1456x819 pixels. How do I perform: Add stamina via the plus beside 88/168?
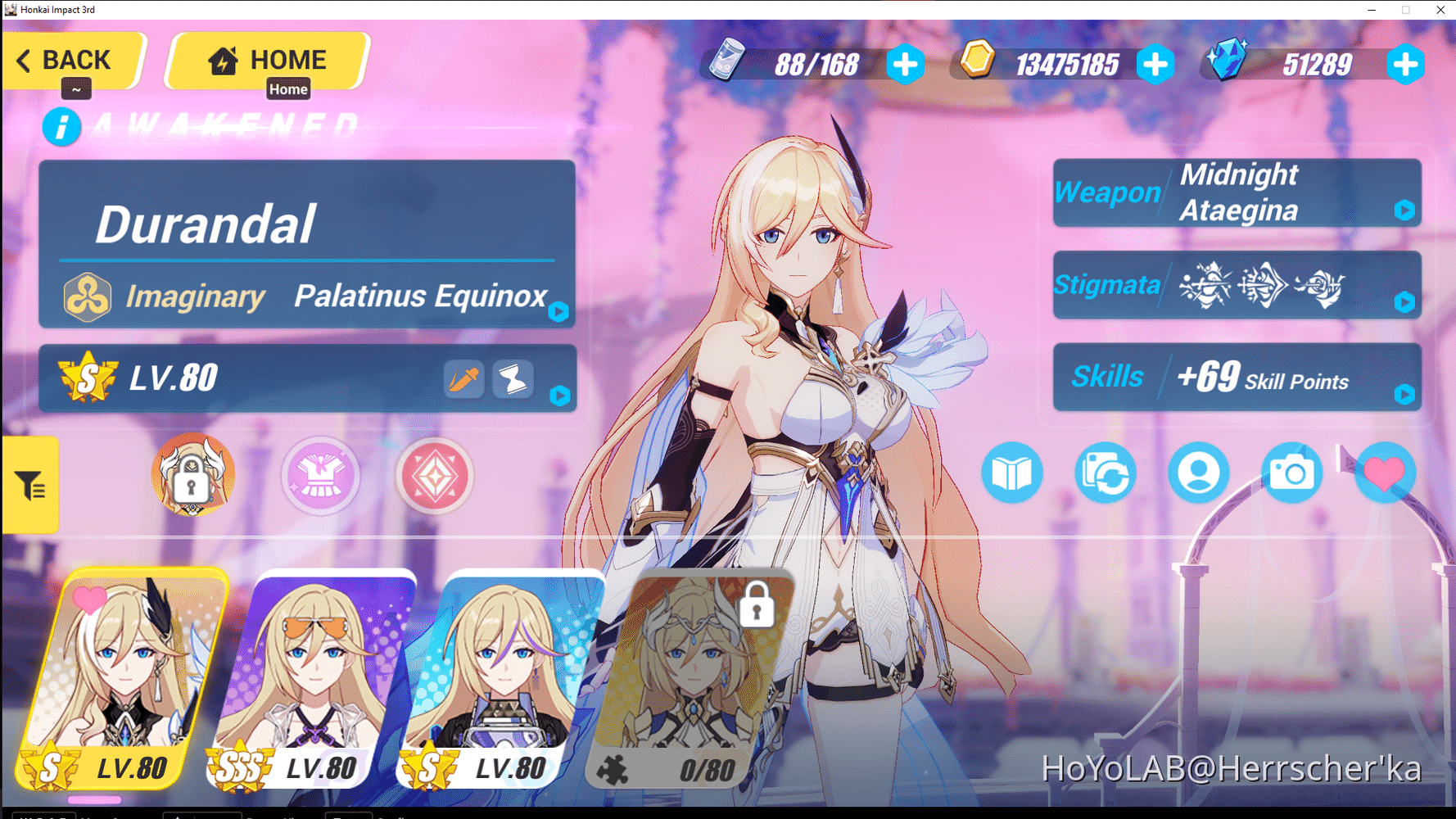pos(905,65)
